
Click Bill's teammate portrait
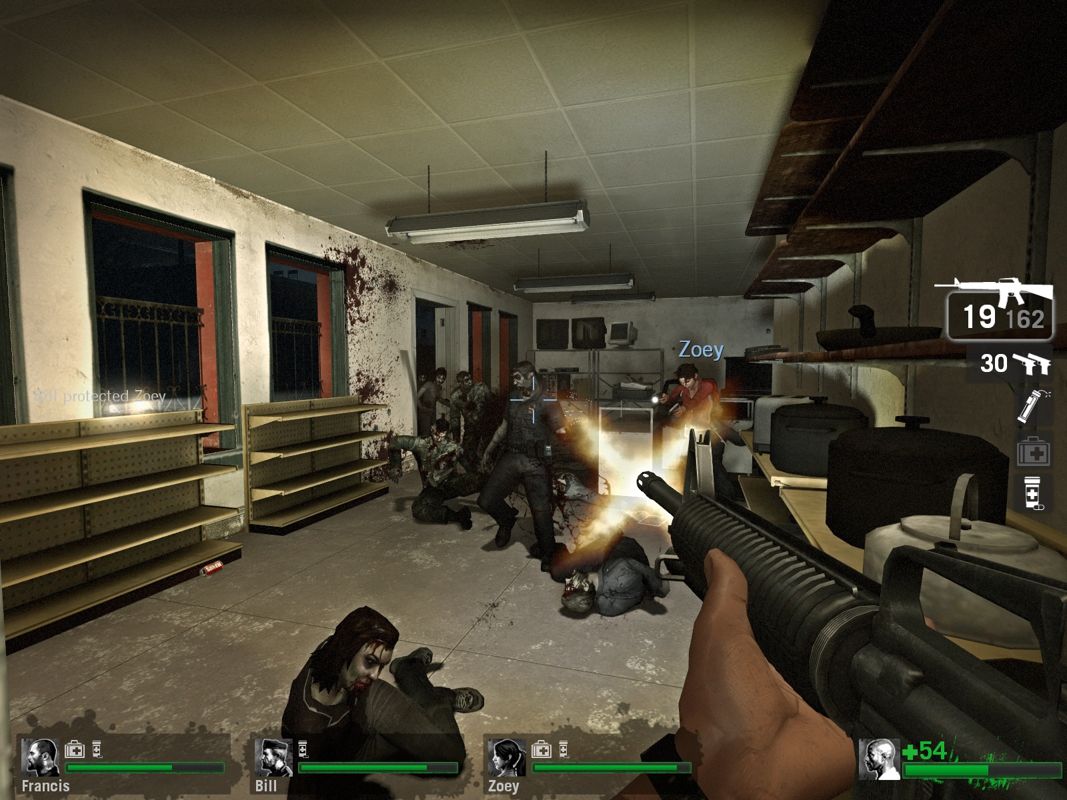coord(273,758)
